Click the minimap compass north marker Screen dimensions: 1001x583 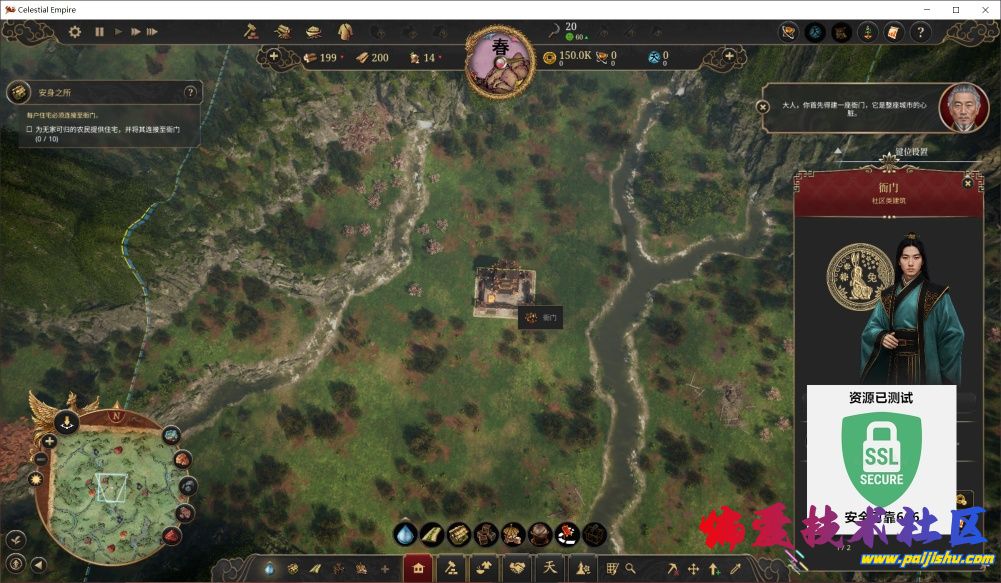(116, 416)
